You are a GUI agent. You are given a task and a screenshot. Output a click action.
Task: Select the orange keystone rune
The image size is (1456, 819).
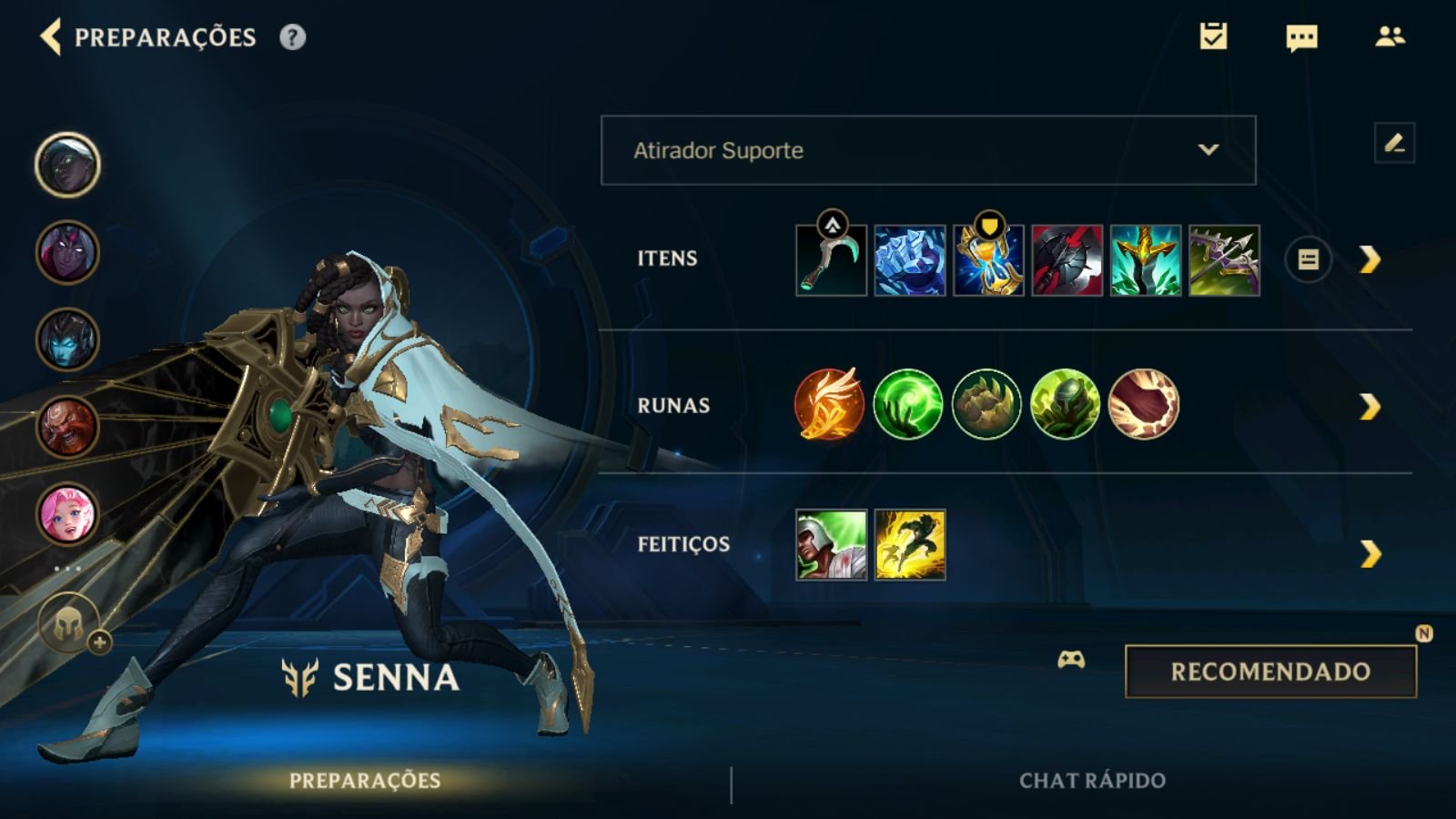pyautogui.click(x=829, y=404)
